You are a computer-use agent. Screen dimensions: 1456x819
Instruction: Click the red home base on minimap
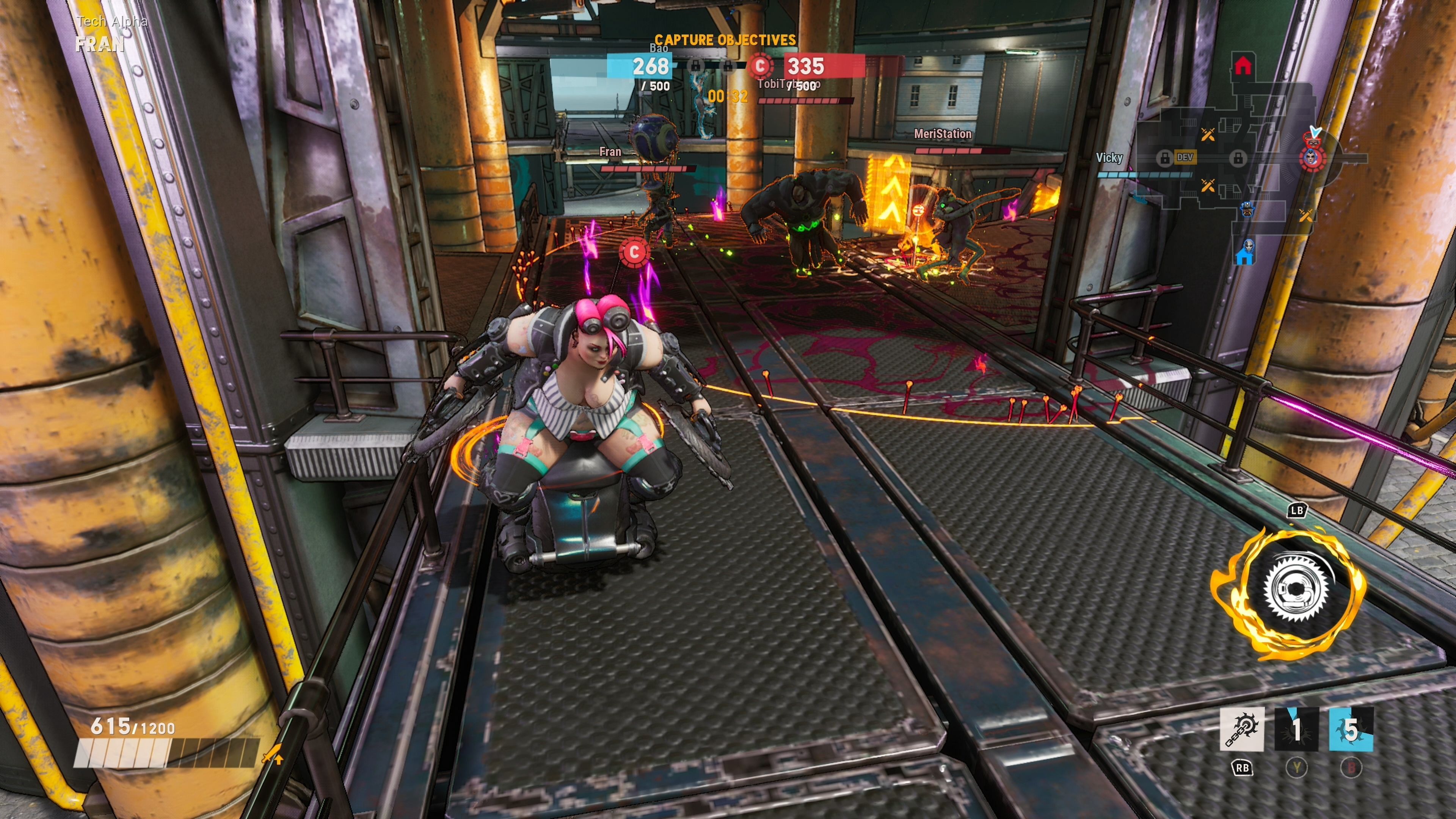coord(1243,66)
